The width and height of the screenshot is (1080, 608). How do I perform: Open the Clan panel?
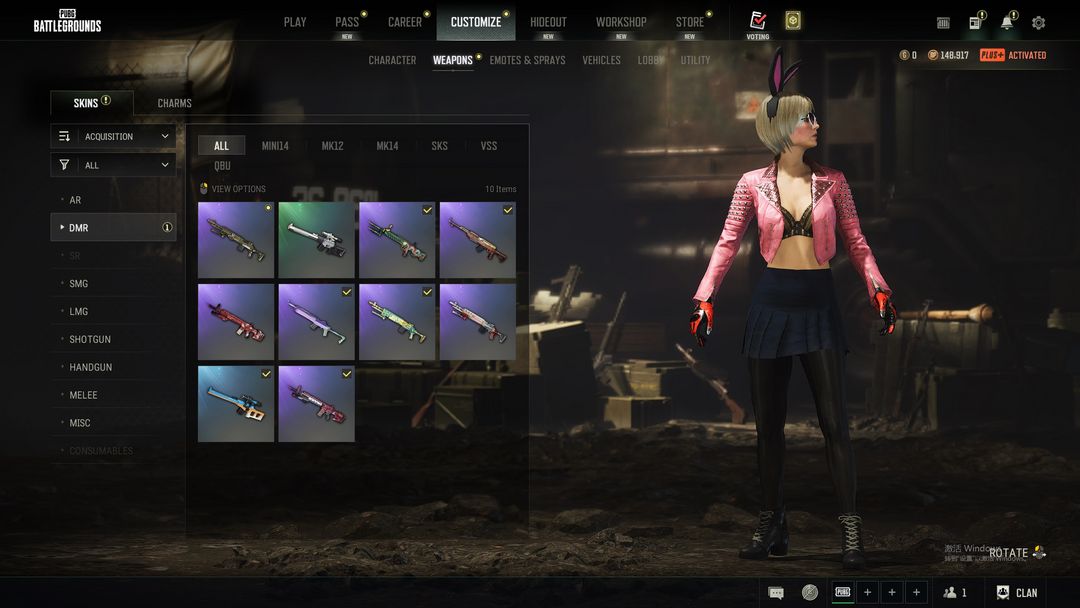pyautogui.click(x=1017, y=593)
